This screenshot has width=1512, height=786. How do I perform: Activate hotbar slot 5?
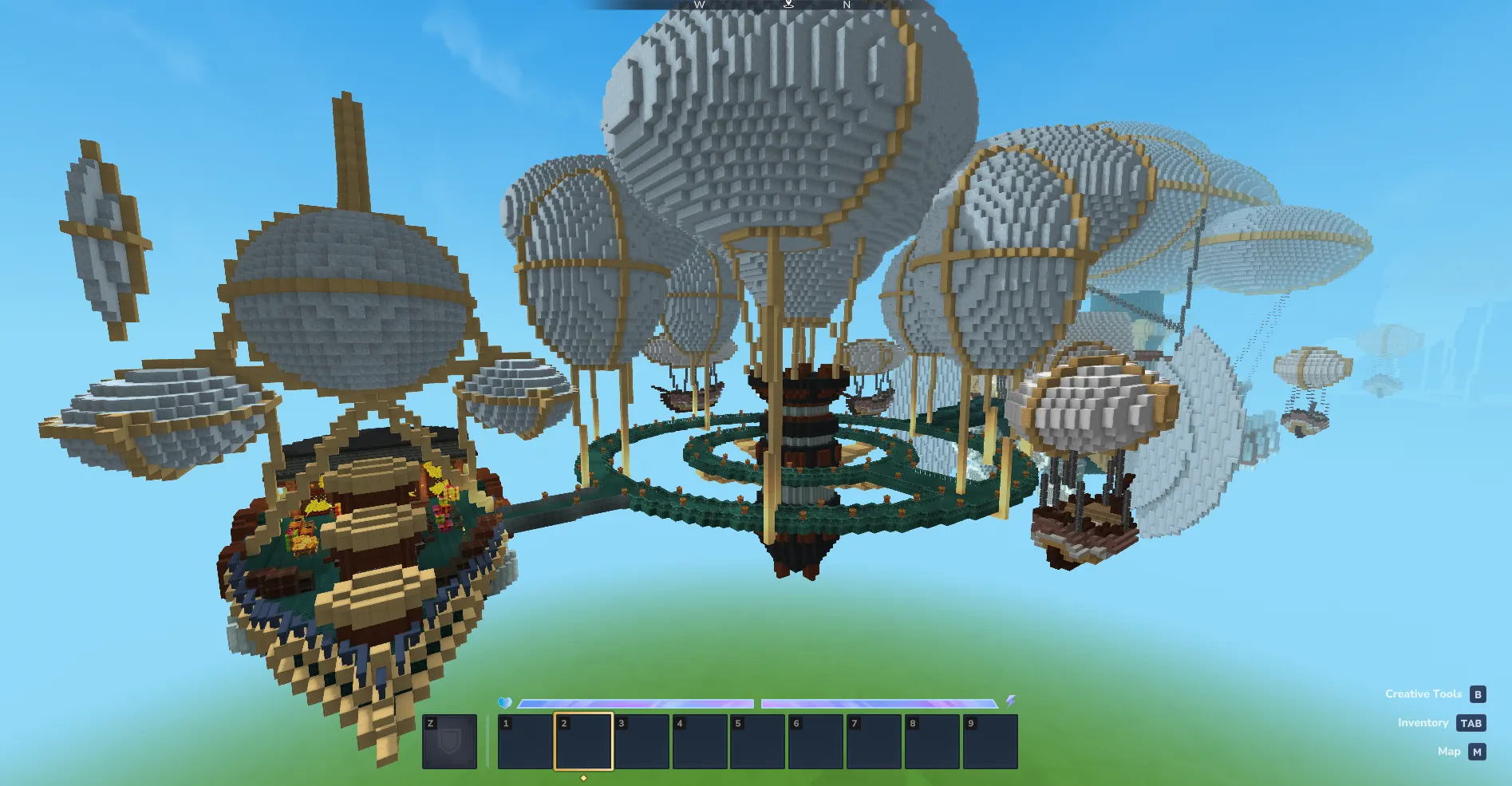tap(758, 742)
